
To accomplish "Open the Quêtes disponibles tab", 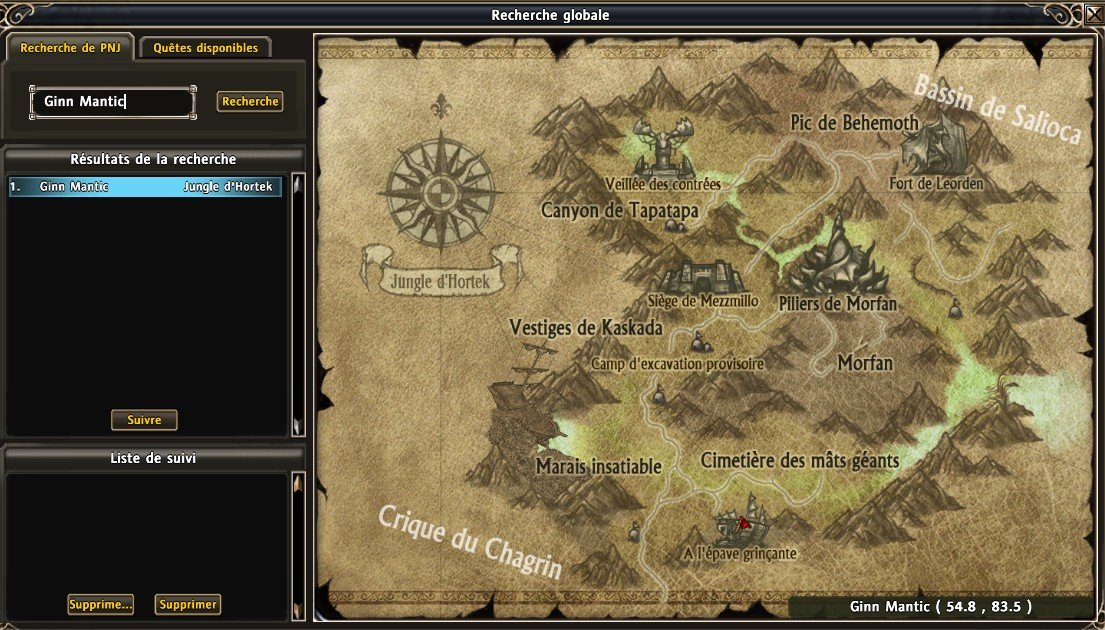I will [x=206, y=47].
